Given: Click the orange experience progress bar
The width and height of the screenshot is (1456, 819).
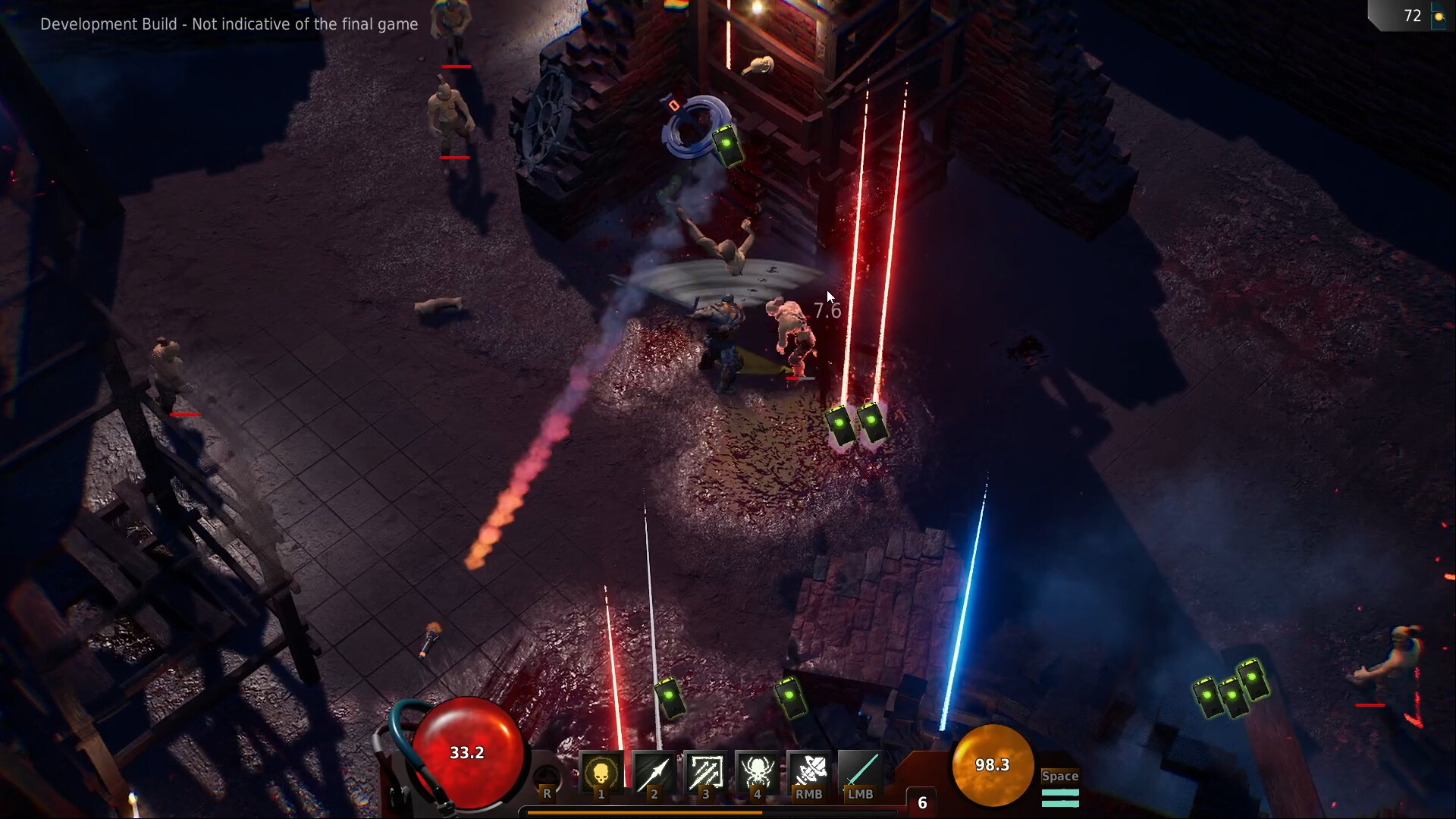Looking at the screenshot, I should pyautogui.click(x=645, y=811).
